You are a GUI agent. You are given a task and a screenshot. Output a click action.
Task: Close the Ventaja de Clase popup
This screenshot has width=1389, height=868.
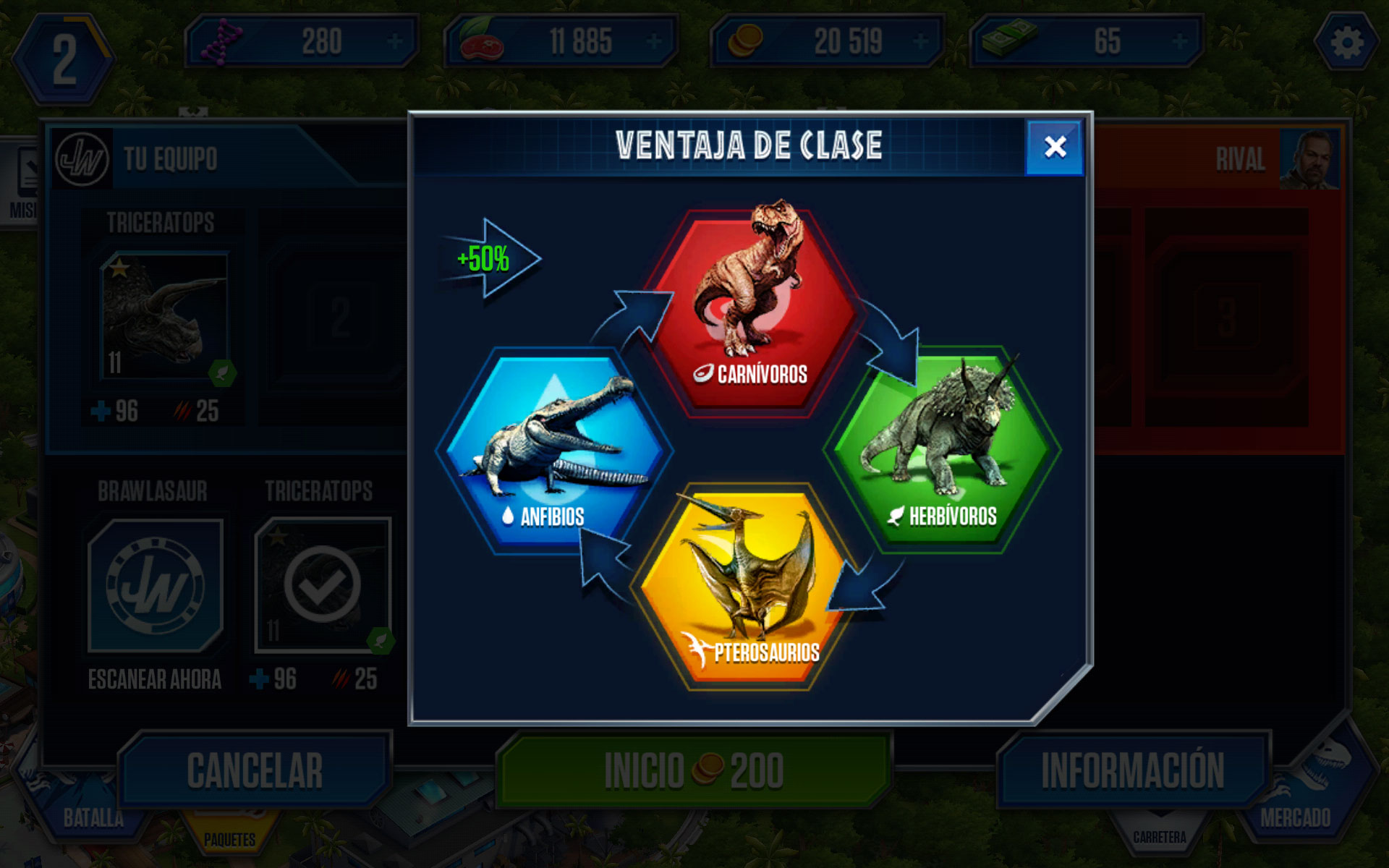click(x=1055, y=147)
